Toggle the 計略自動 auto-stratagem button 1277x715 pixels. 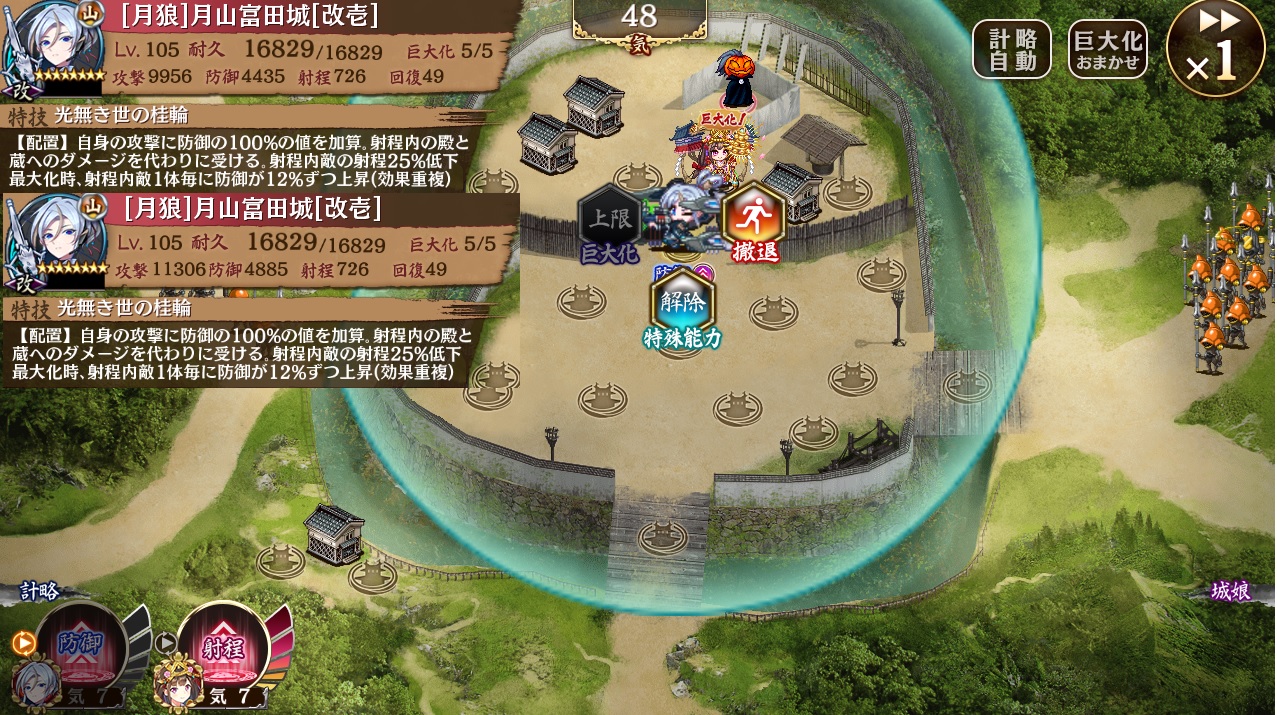[x=1011, y=49]
